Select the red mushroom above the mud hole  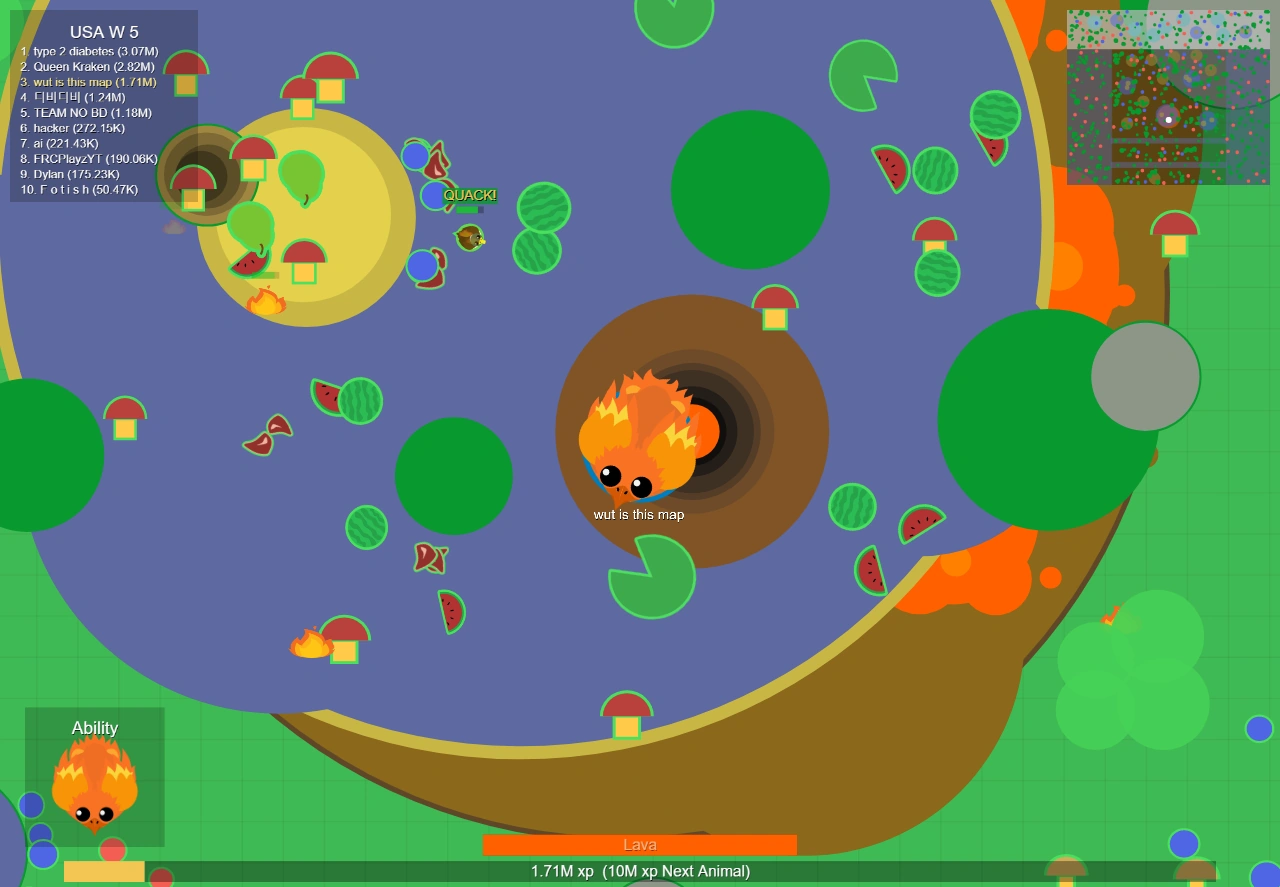(x=774, y=305)
